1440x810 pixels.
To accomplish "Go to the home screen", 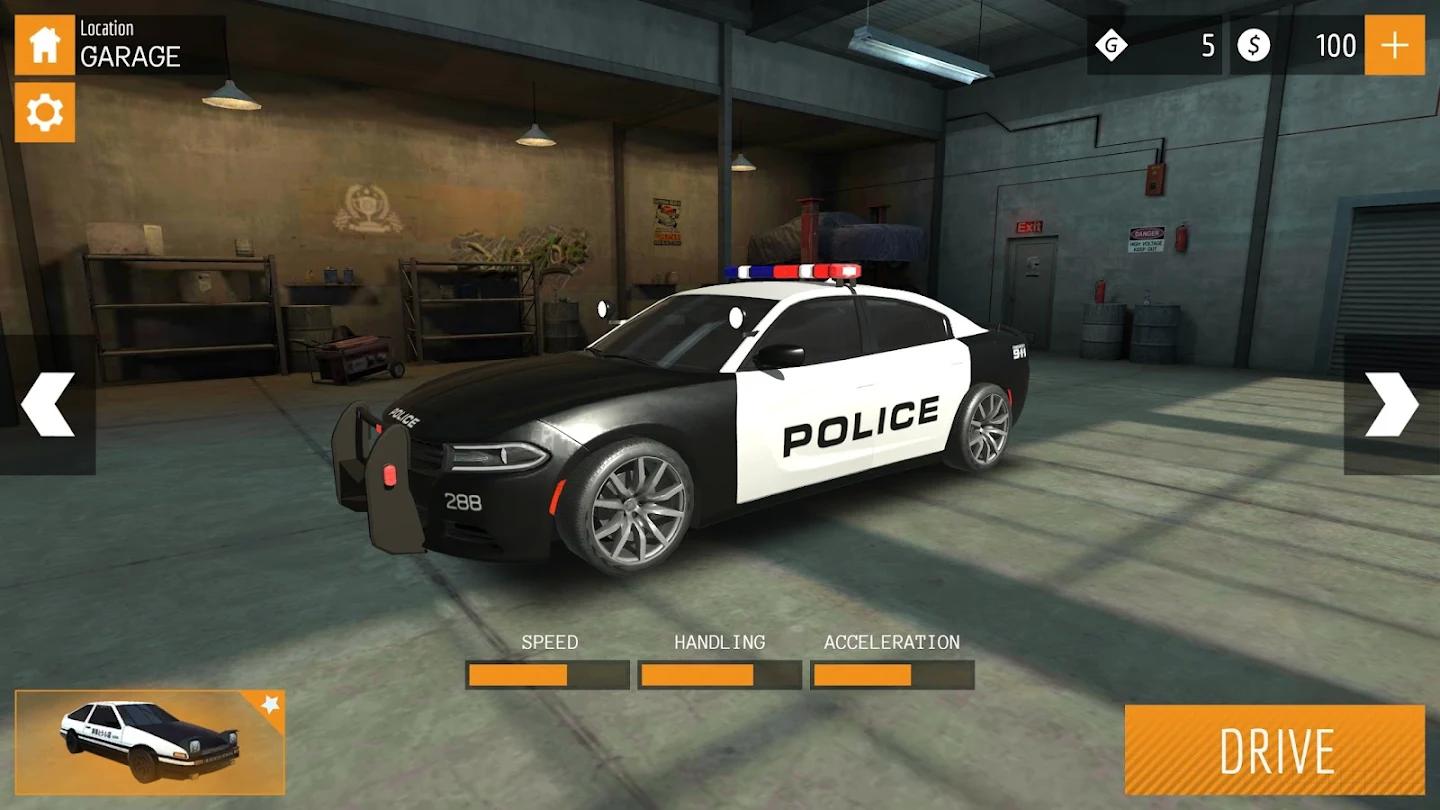I will pyautogui.click(x=44, y=45).
